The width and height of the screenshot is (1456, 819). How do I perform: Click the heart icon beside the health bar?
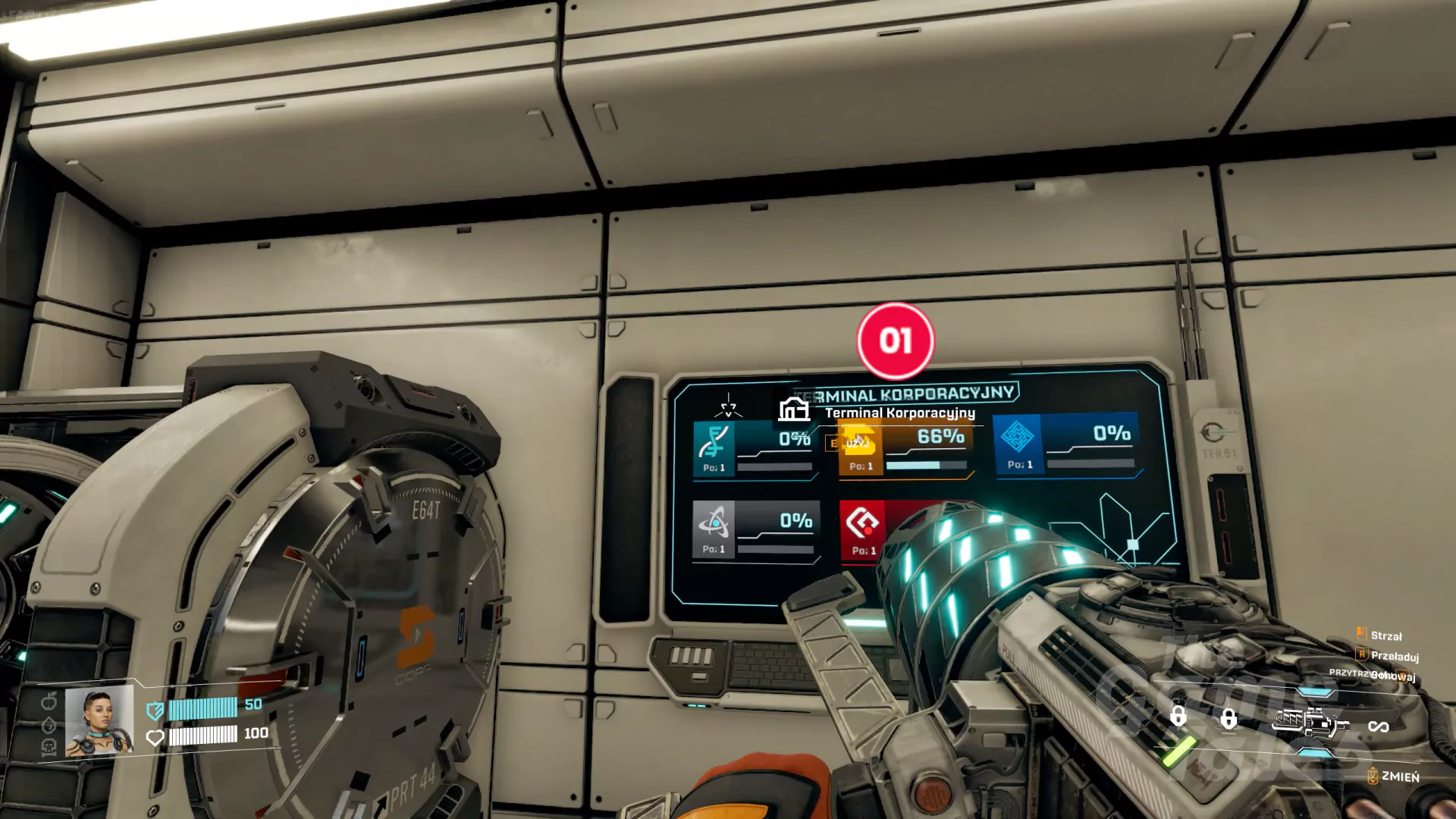pyautogui.click(x=155, y=737)
